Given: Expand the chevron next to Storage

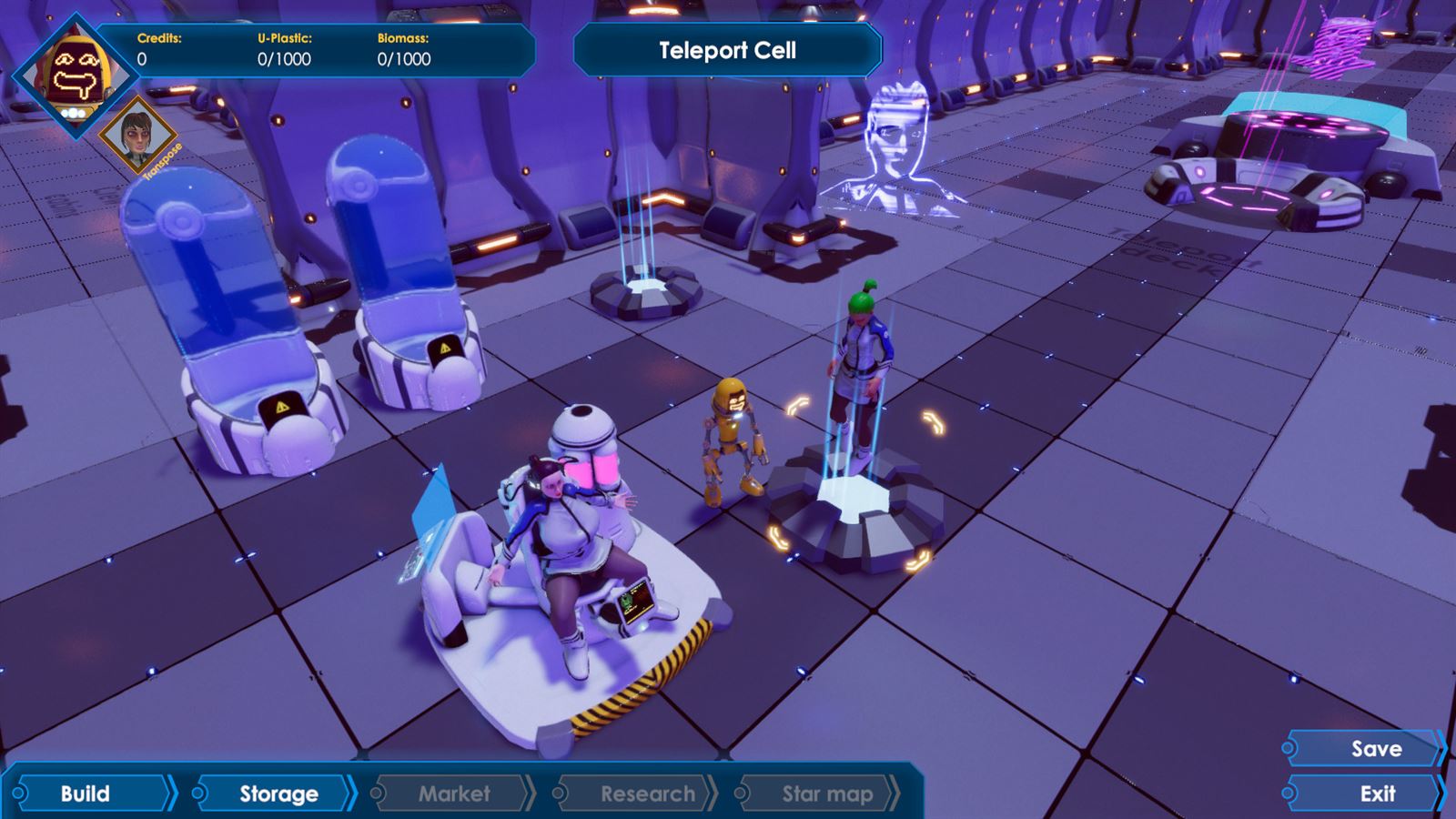Looking at the screenshot, I should [349, 794].
